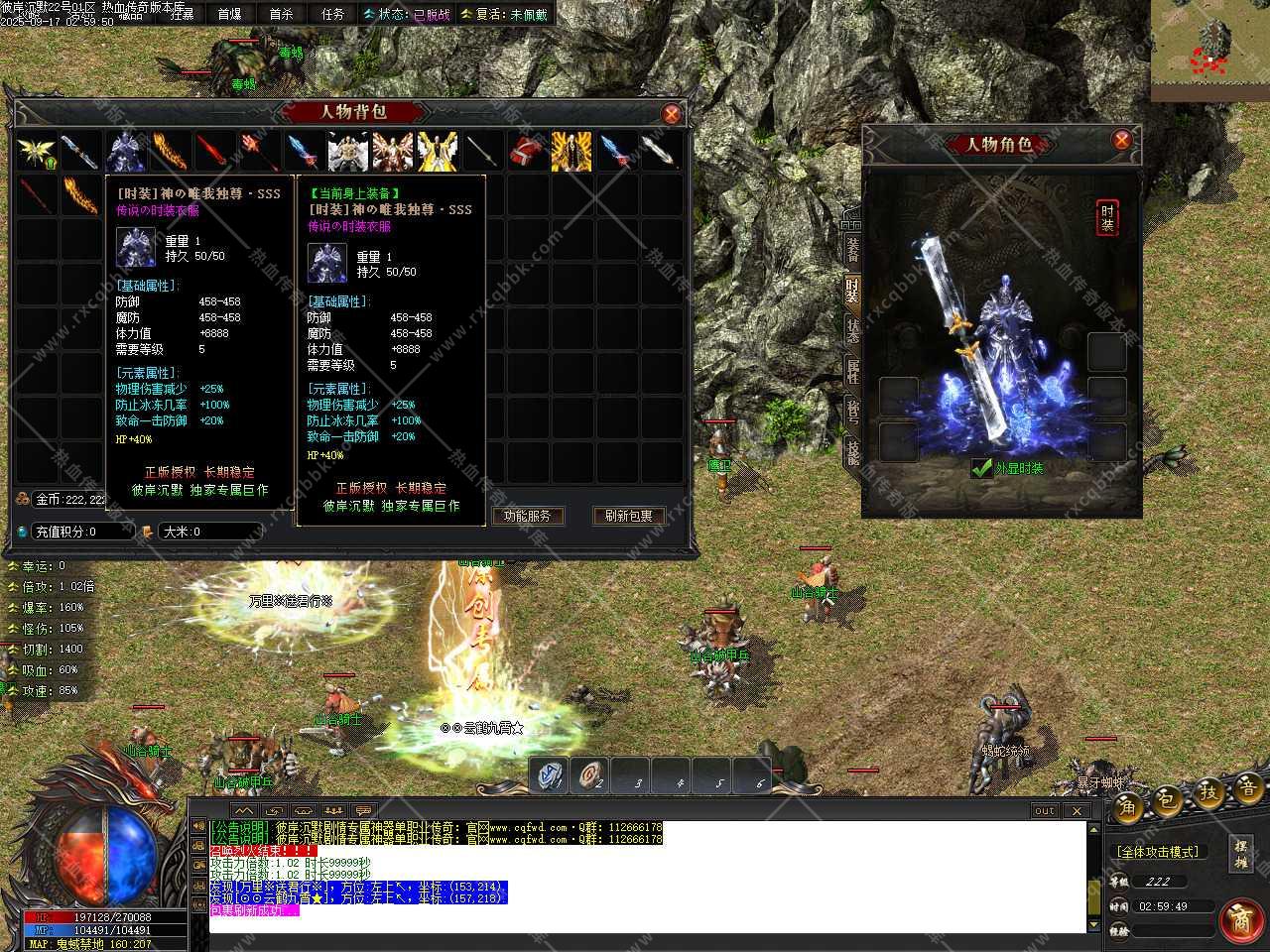Screen dimensions: 1270x952
Task: Change the 全体攻击模式 attack mode
Action: click(x=1158, y=852)
